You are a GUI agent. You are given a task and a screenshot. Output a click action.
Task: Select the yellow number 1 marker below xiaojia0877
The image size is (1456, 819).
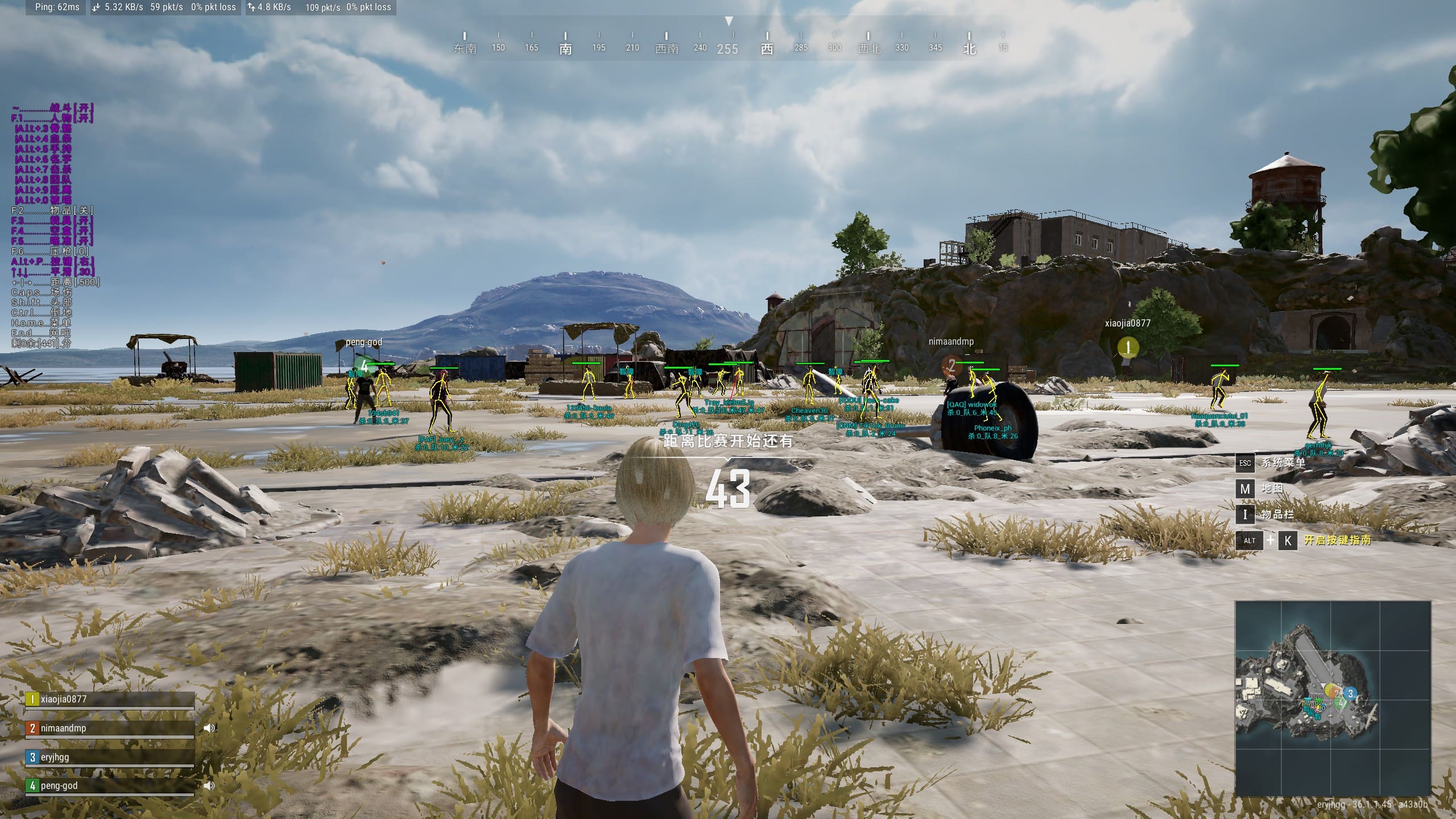[x=1127, y=346]
